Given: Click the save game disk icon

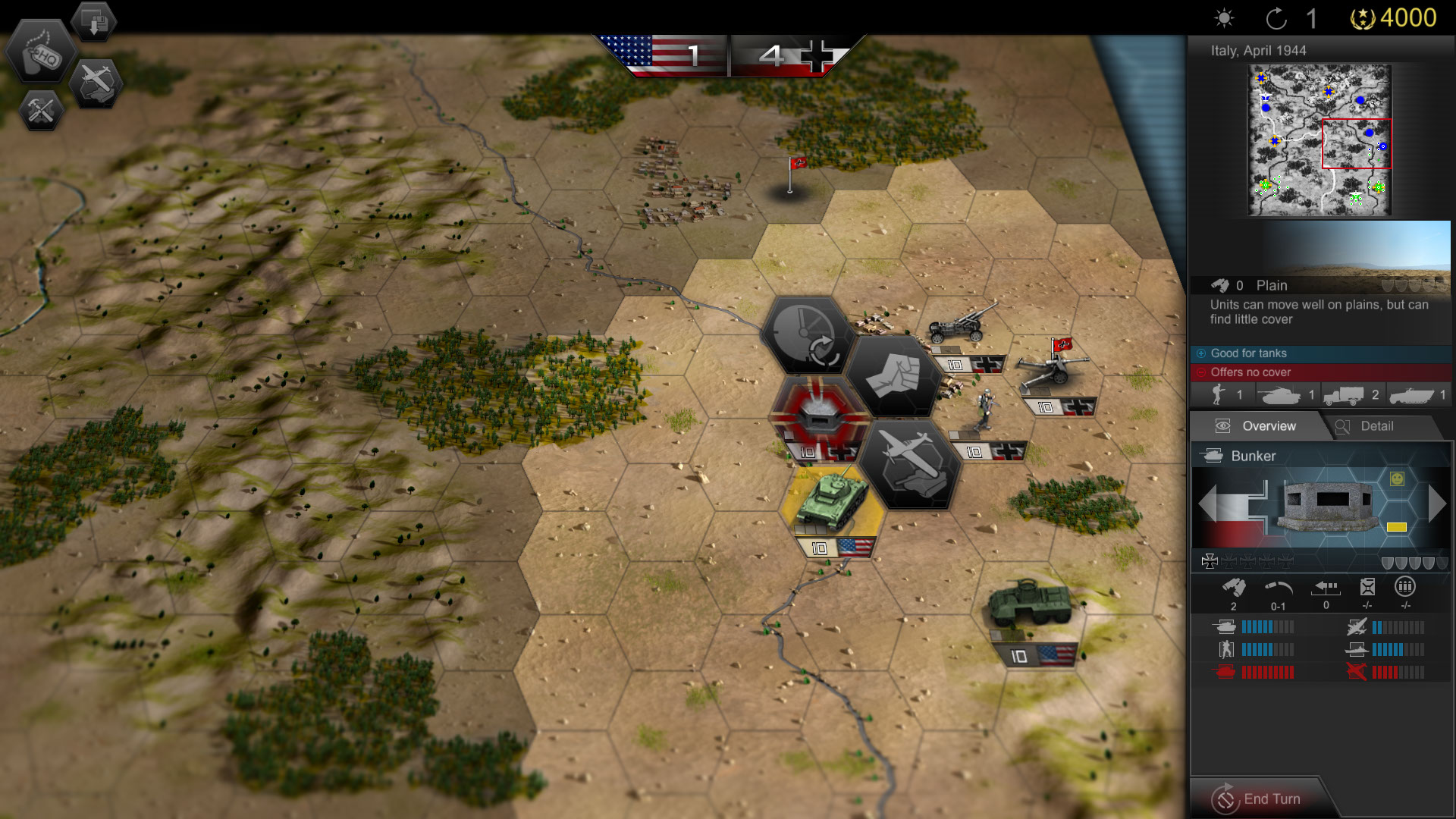Looking at the screenshot, I should tap(93, 21).
